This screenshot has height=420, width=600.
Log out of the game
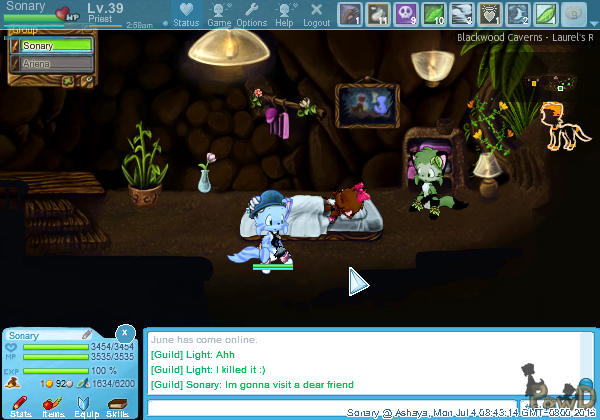pos(316,14)
